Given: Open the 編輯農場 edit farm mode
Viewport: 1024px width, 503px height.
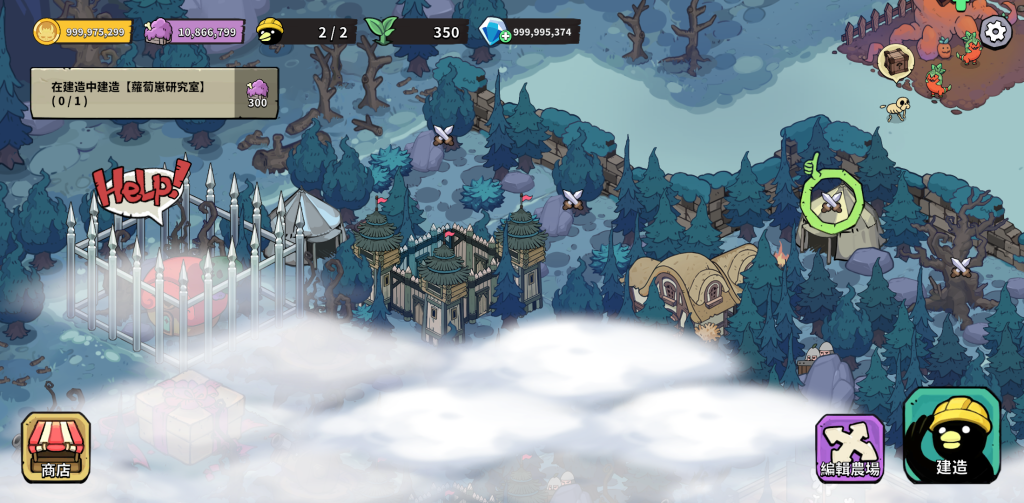Looking at the screenshot, I should coord(850,449).
